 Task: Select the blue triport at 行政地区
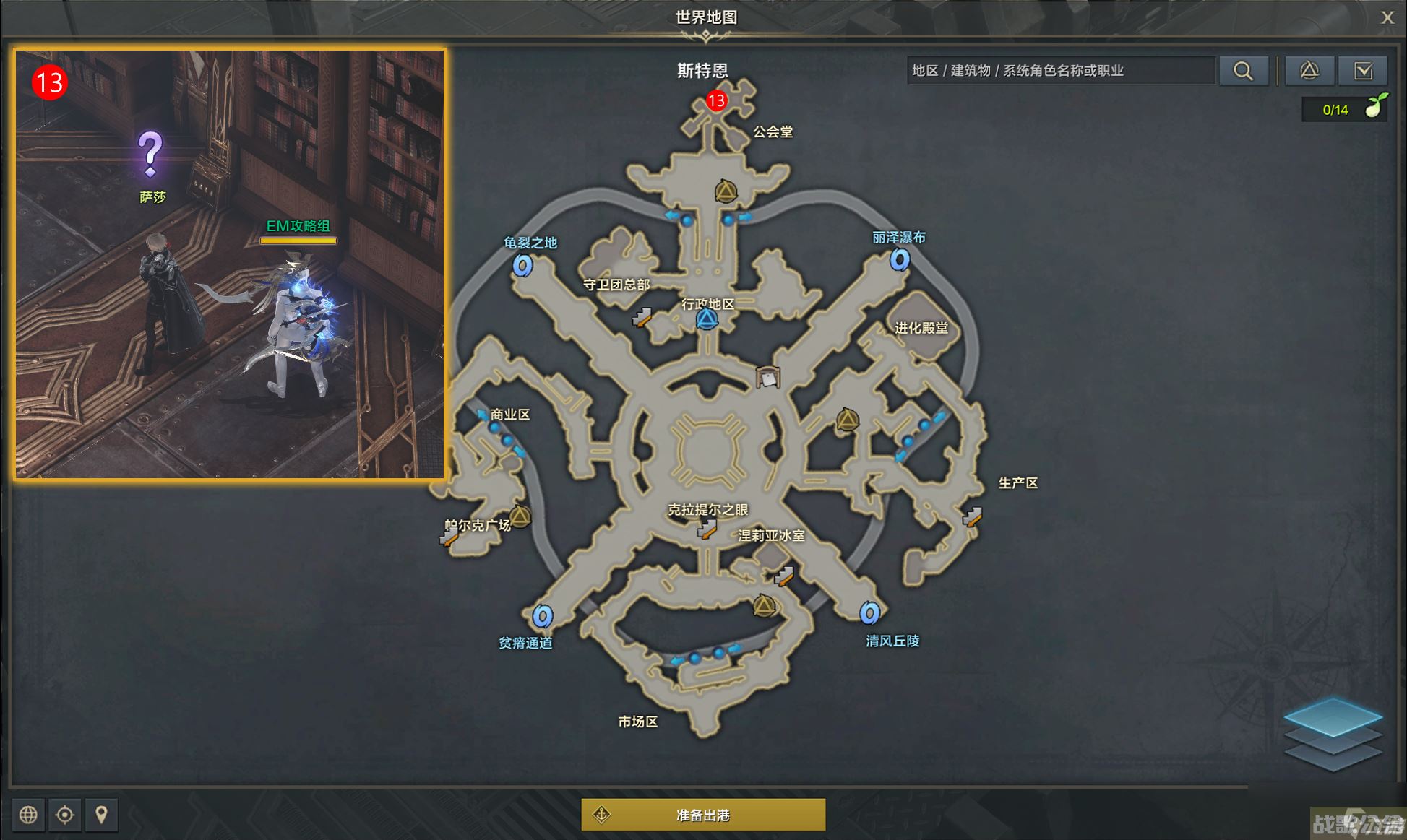click(x=707, y=319)
